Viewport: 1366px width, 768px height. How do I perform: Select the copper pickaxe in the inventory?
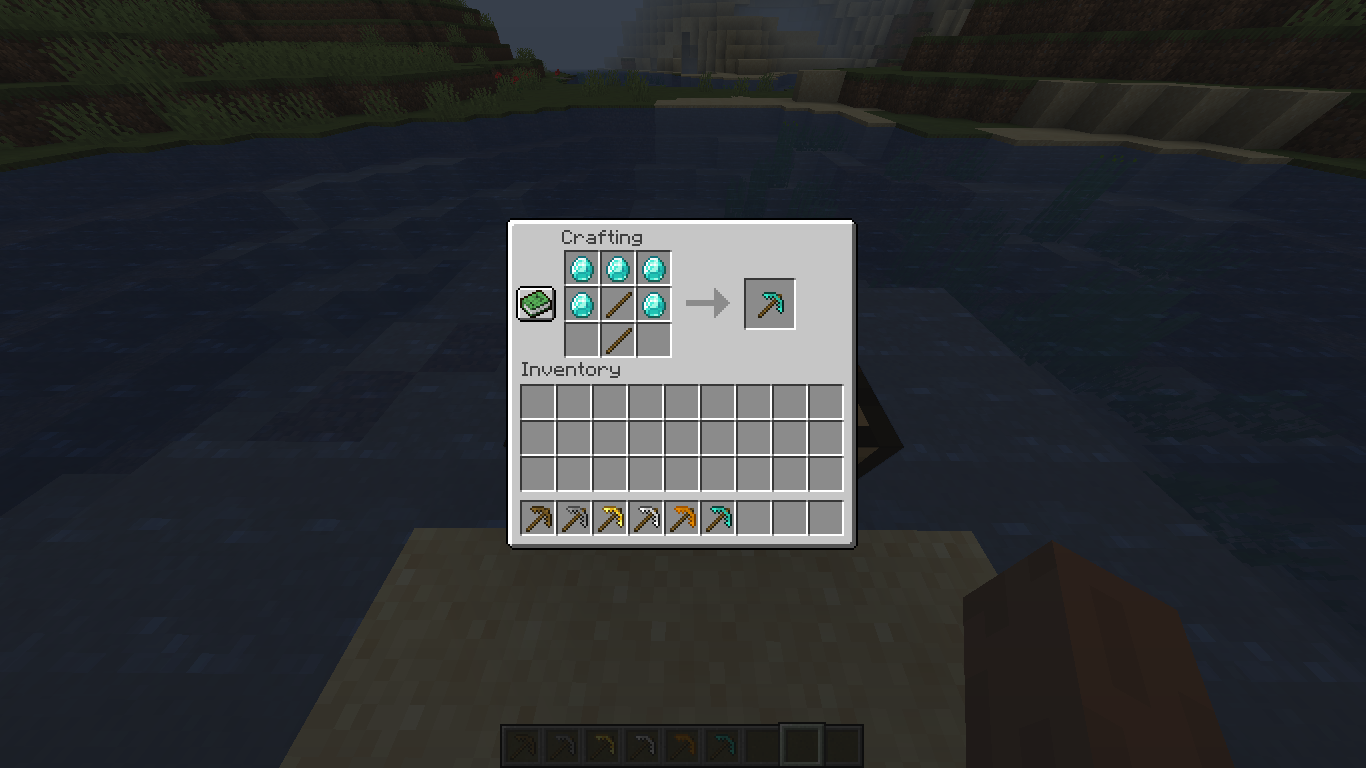pyautogui.click(x=681, y=517)
